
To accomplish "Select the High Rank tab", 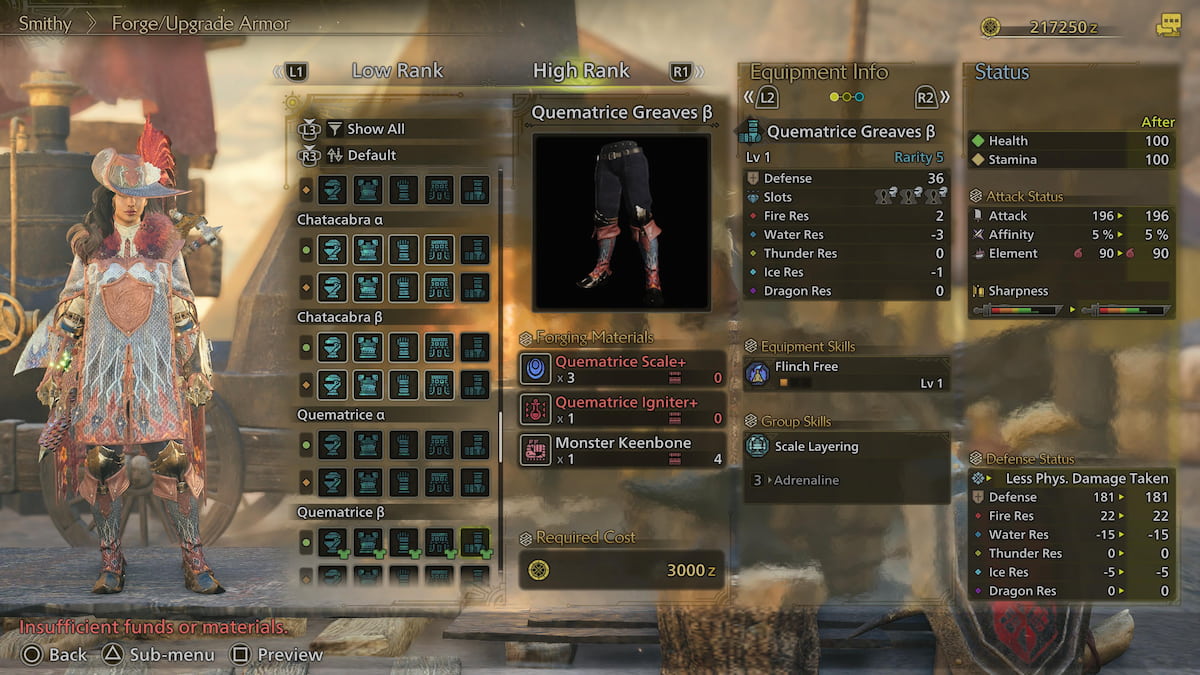I will [x=581, y=71].
